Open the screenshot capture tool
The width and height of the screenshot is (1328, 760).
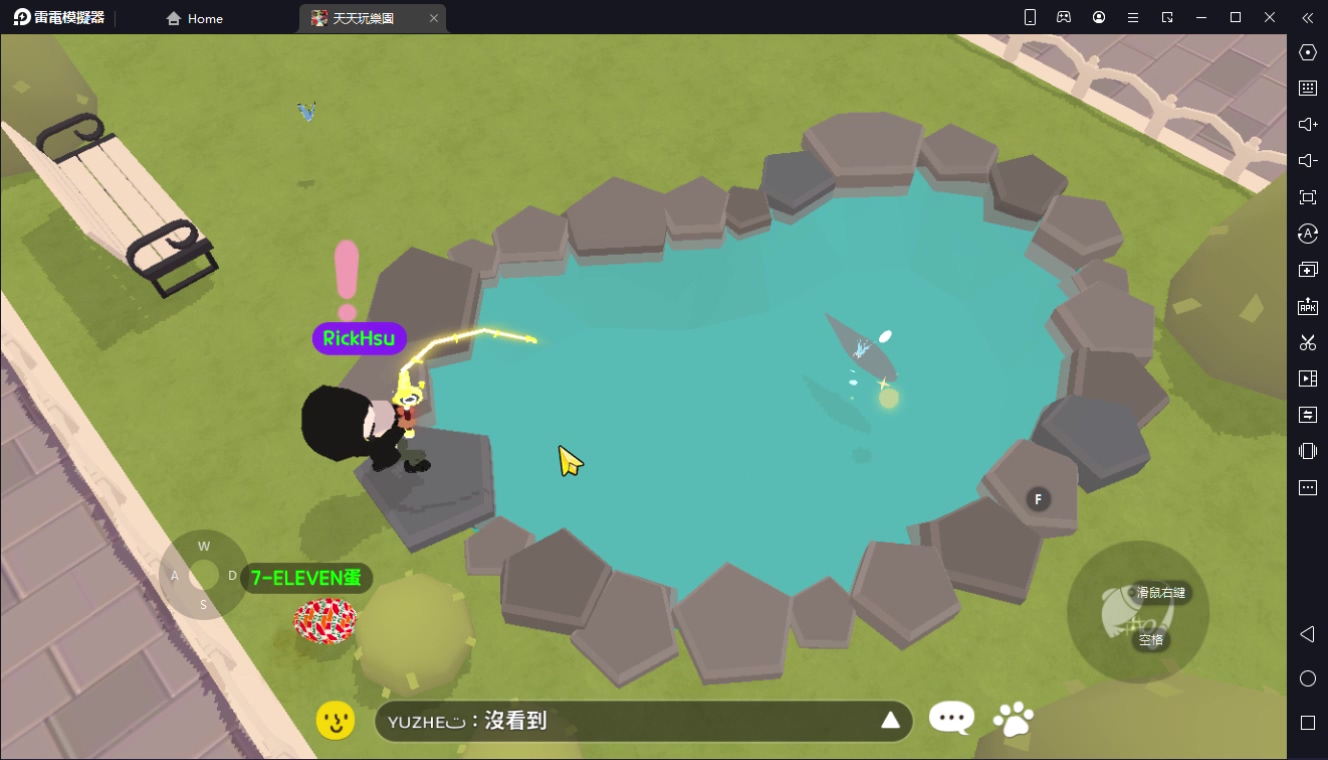pos(1307,342)
